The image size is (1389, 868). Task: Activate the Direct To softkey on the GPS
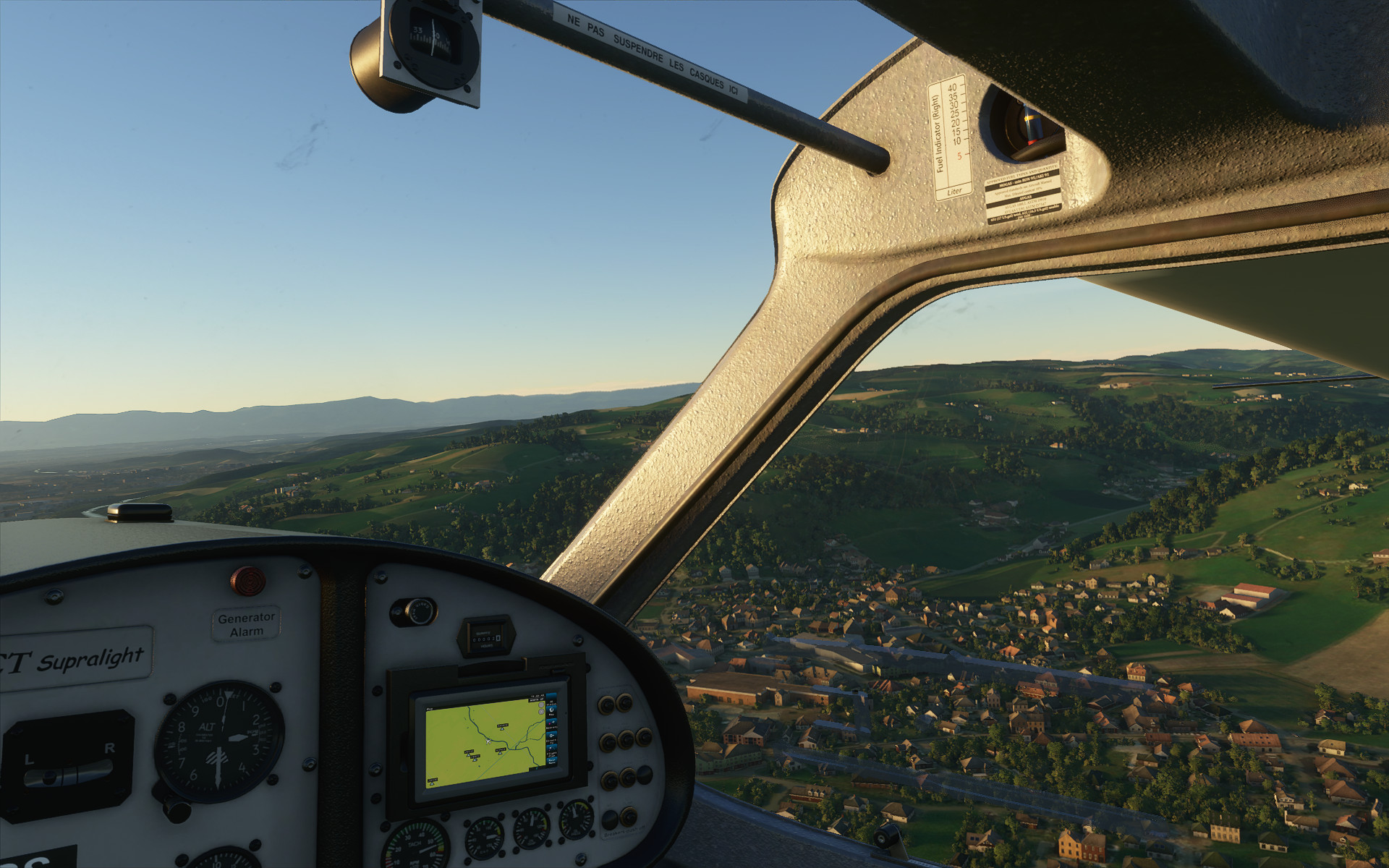click(551, 739)
